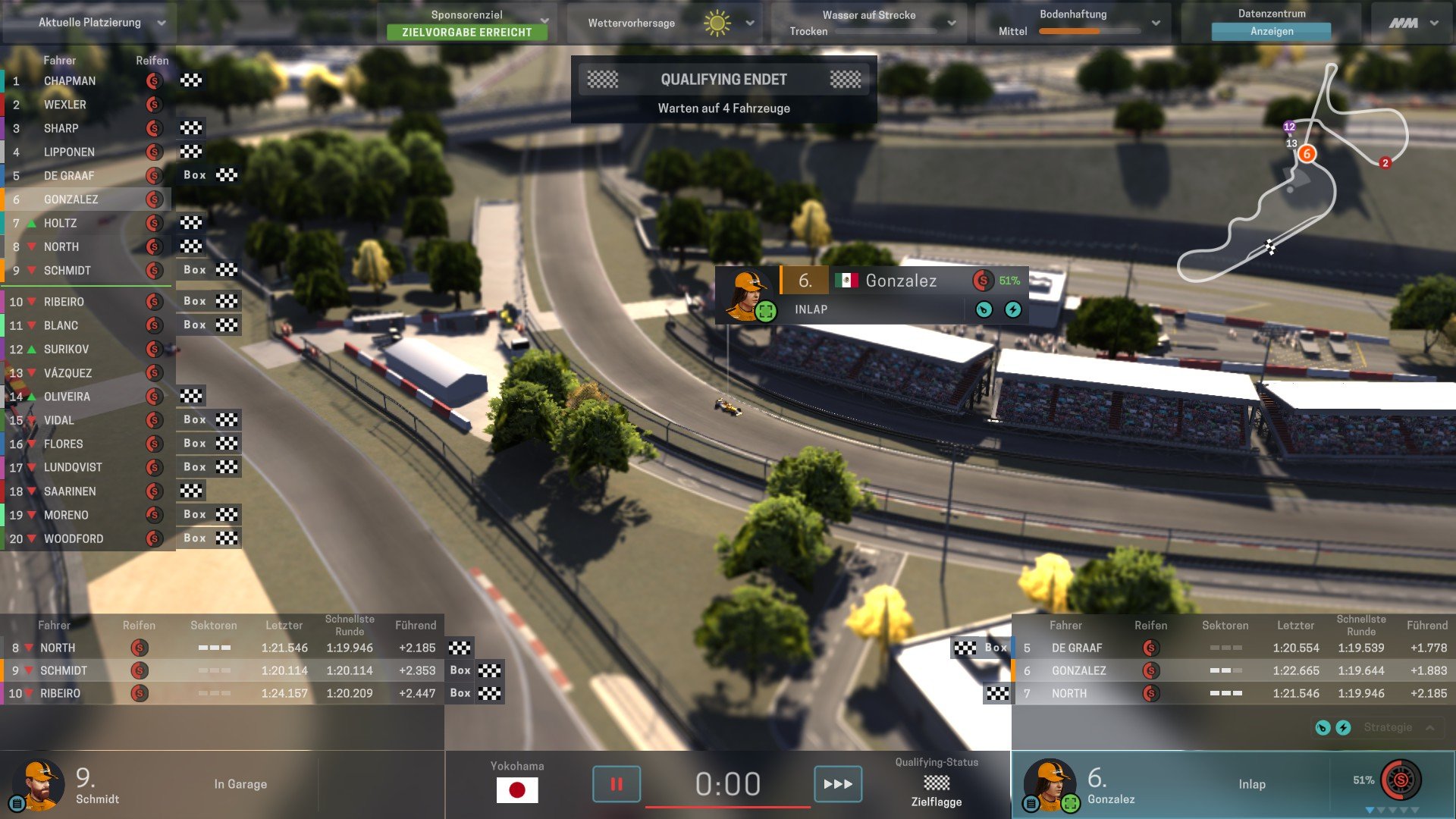The height and width of the screenshot is (819, 1456).
Task: Click the orange number 6 minimap marker
Action: coord(1306,154)
